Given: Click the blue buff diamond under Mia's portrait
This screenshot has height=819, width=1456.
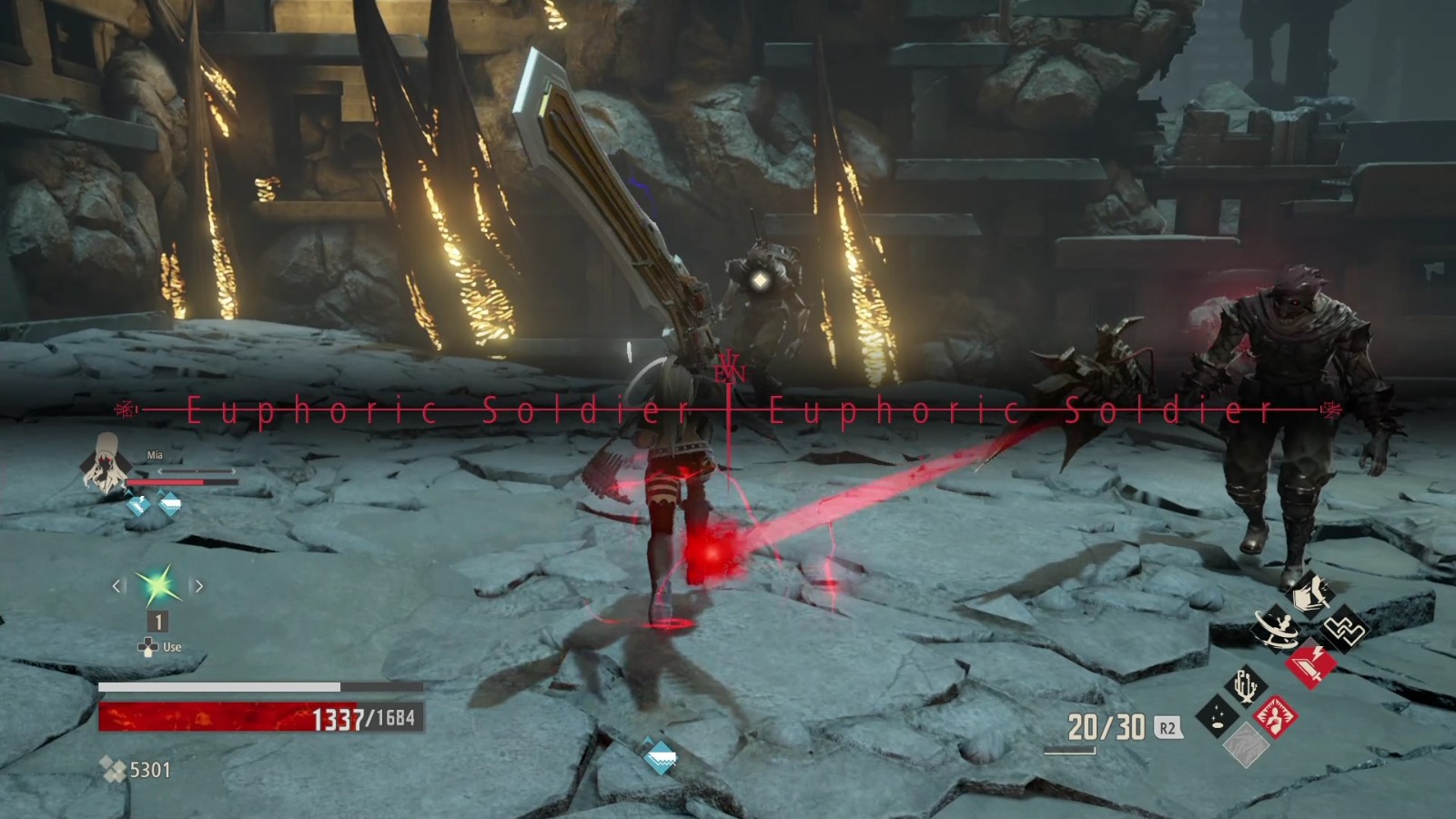Looking at the screenshot, I should [x=138, y=504].
